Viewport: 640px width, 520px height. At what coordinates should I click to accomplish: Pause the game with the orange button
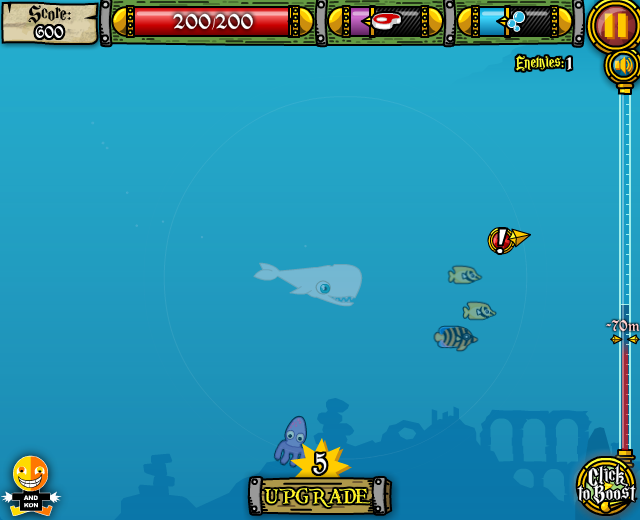pos(614,24)
